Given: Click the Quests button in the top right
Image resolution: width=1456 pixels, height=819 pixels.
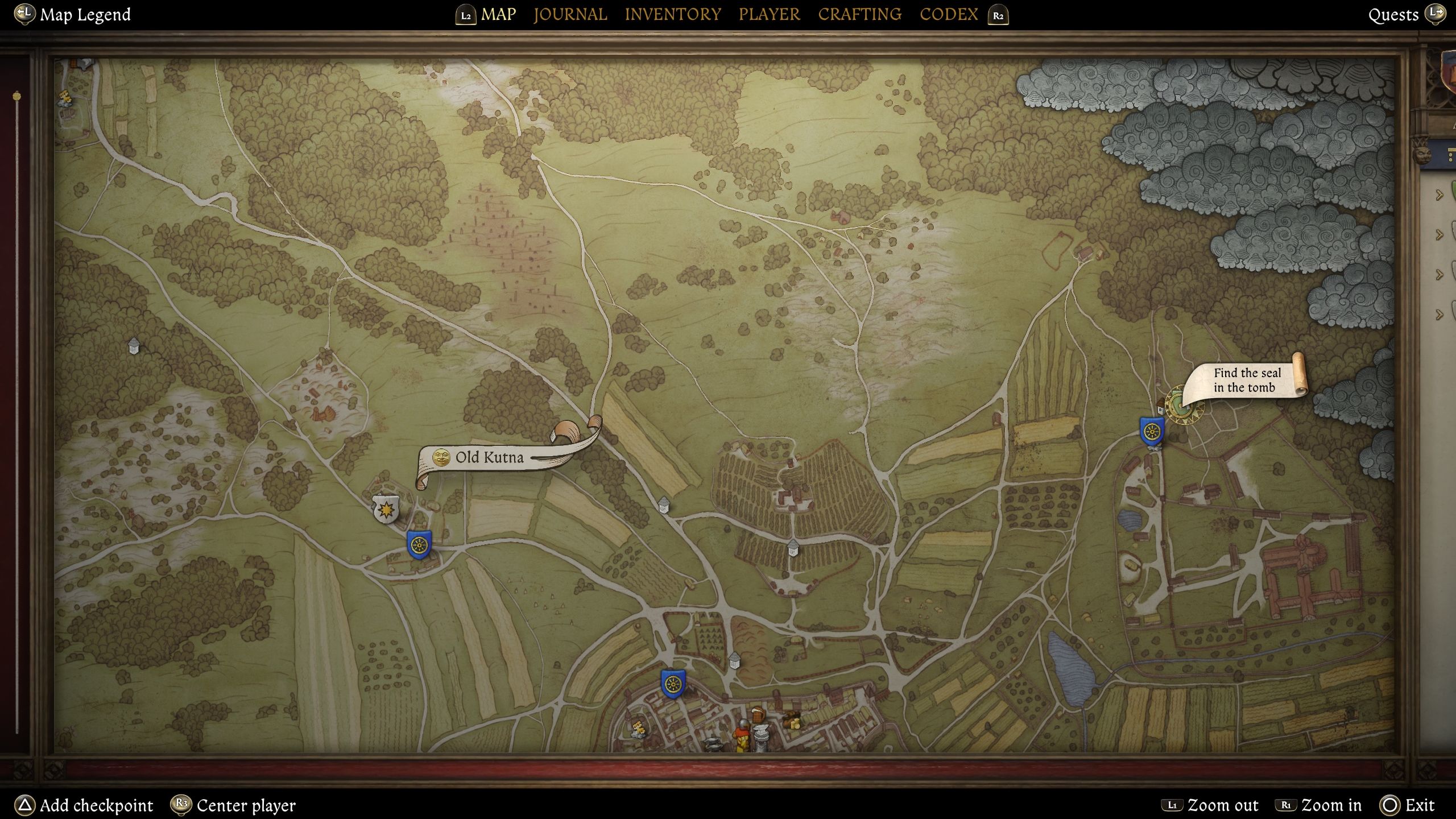Looking at the screenshot, I should [x=1394, y=15].
